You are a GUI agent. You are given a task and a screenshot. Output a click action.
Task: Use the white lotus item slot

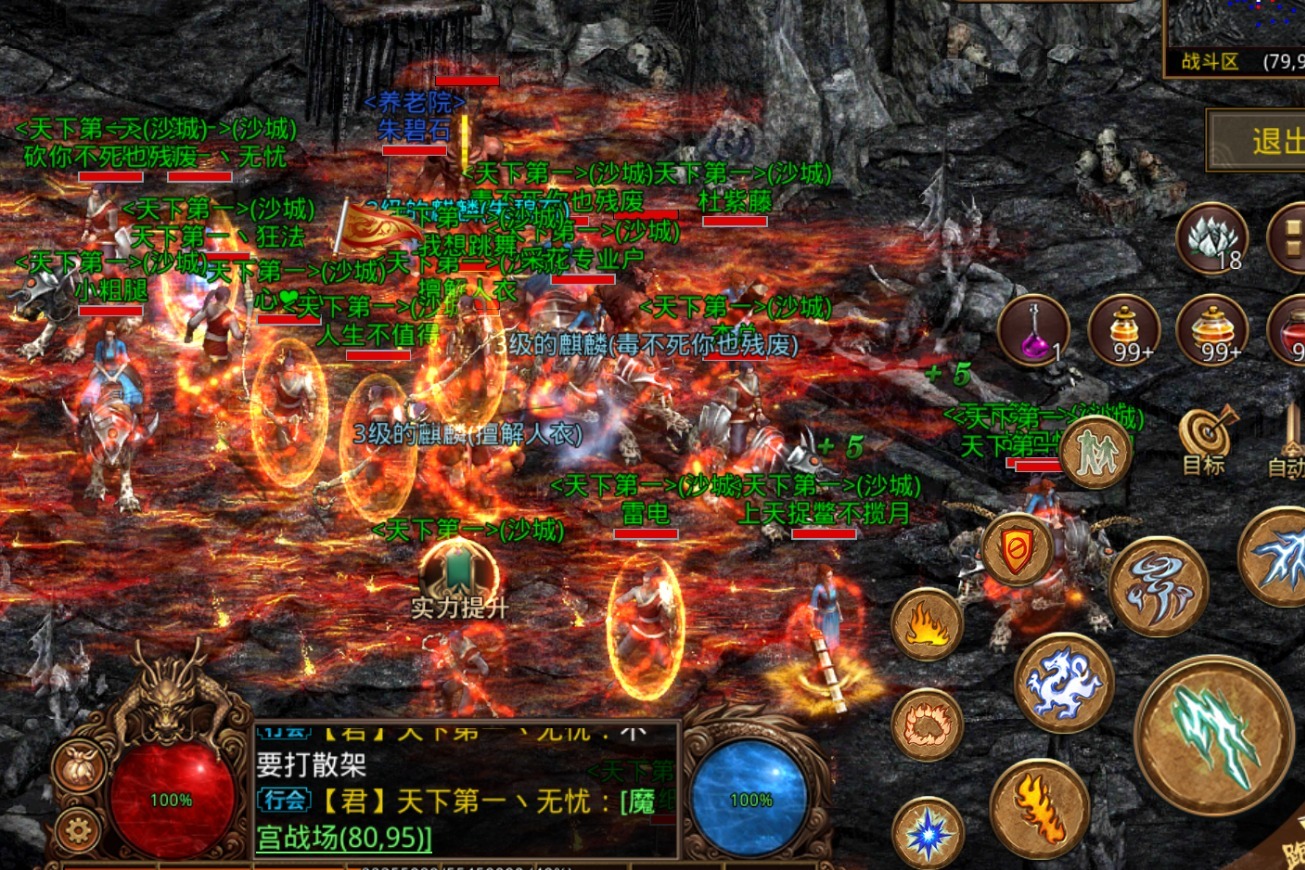pyautogui.click(x=1211, y=237)
